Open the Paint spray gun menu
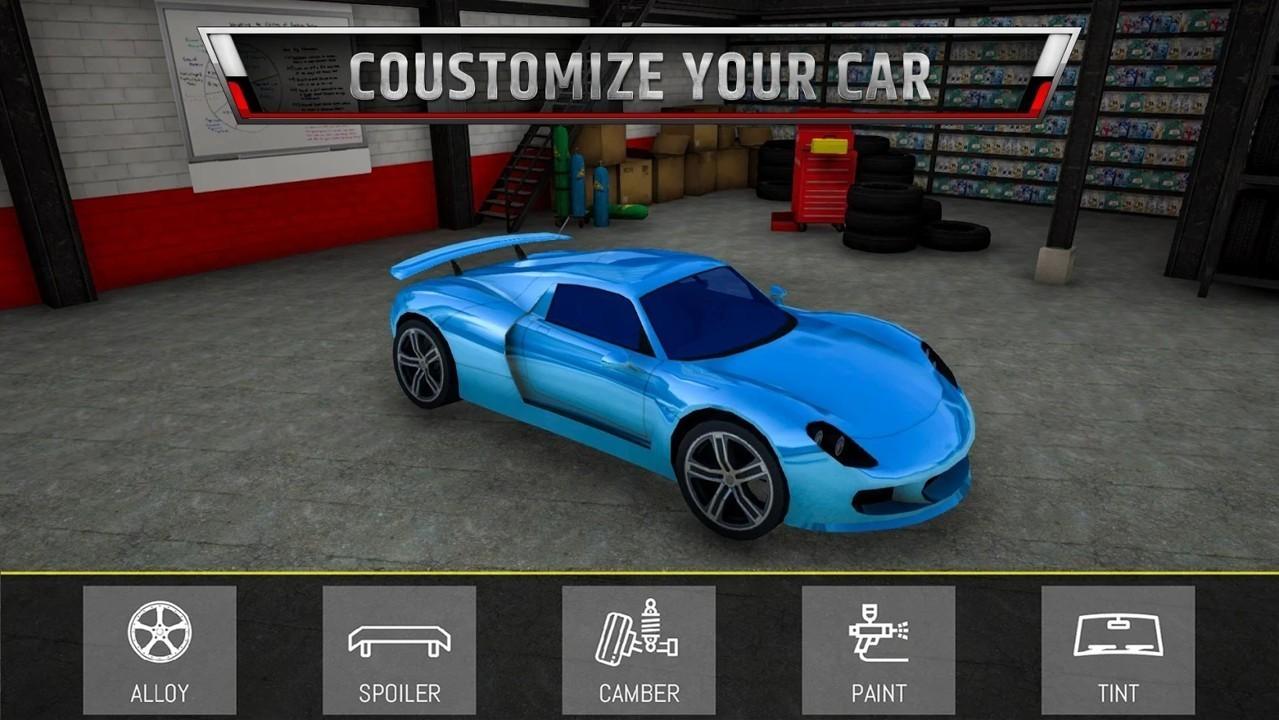 point(878,650)
